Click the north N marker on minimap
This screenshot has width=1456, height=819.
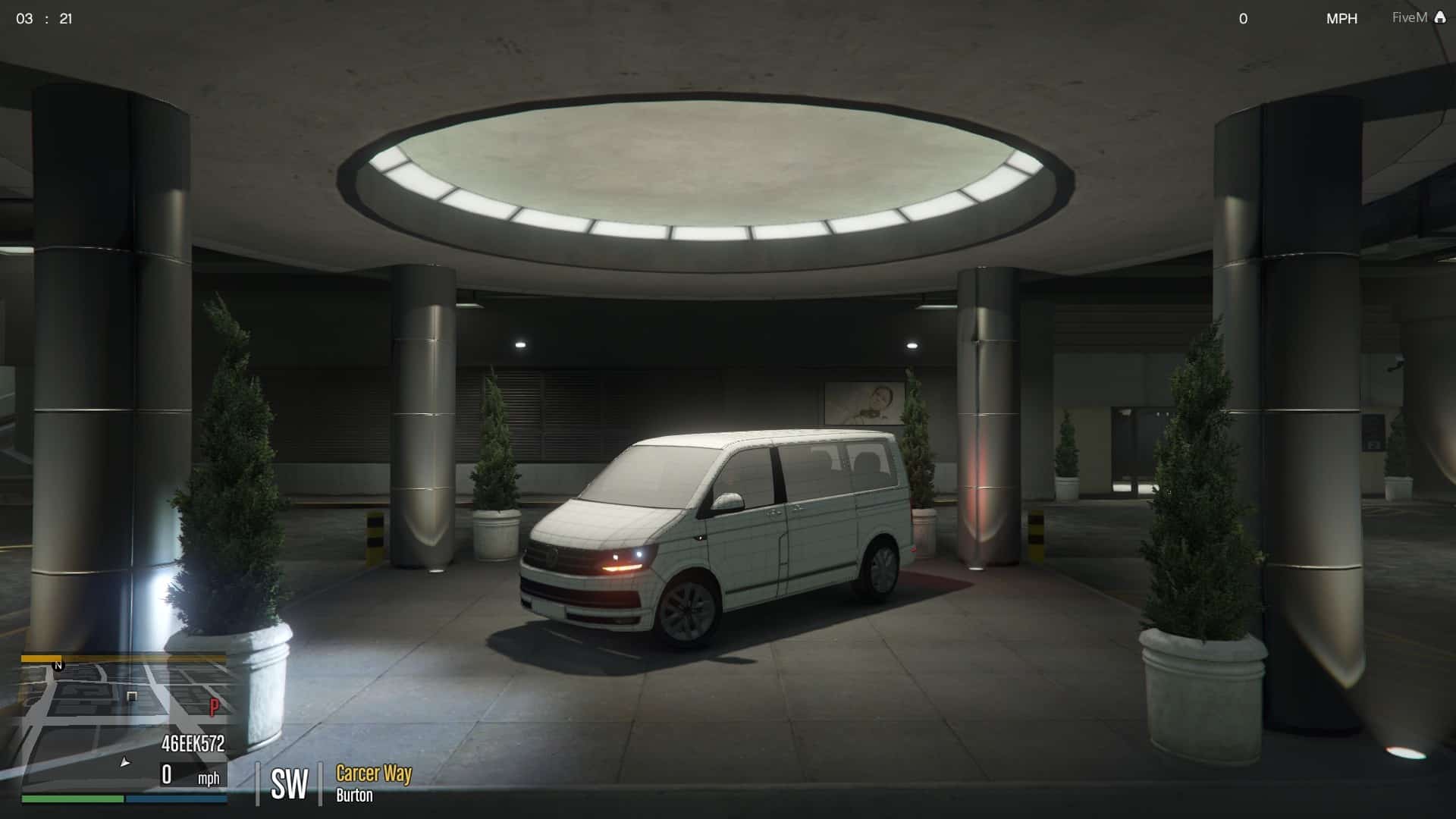point(58,666)
